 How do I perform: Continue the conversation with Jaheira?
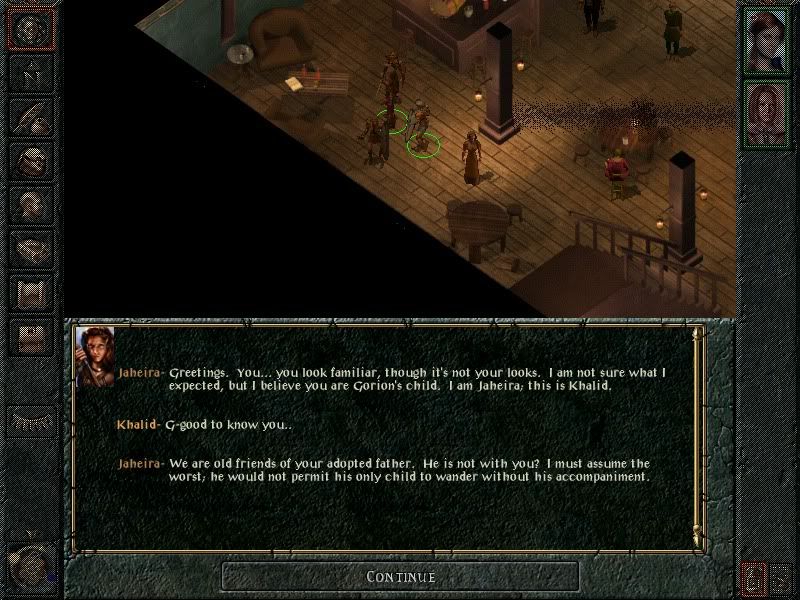(400, 576)
